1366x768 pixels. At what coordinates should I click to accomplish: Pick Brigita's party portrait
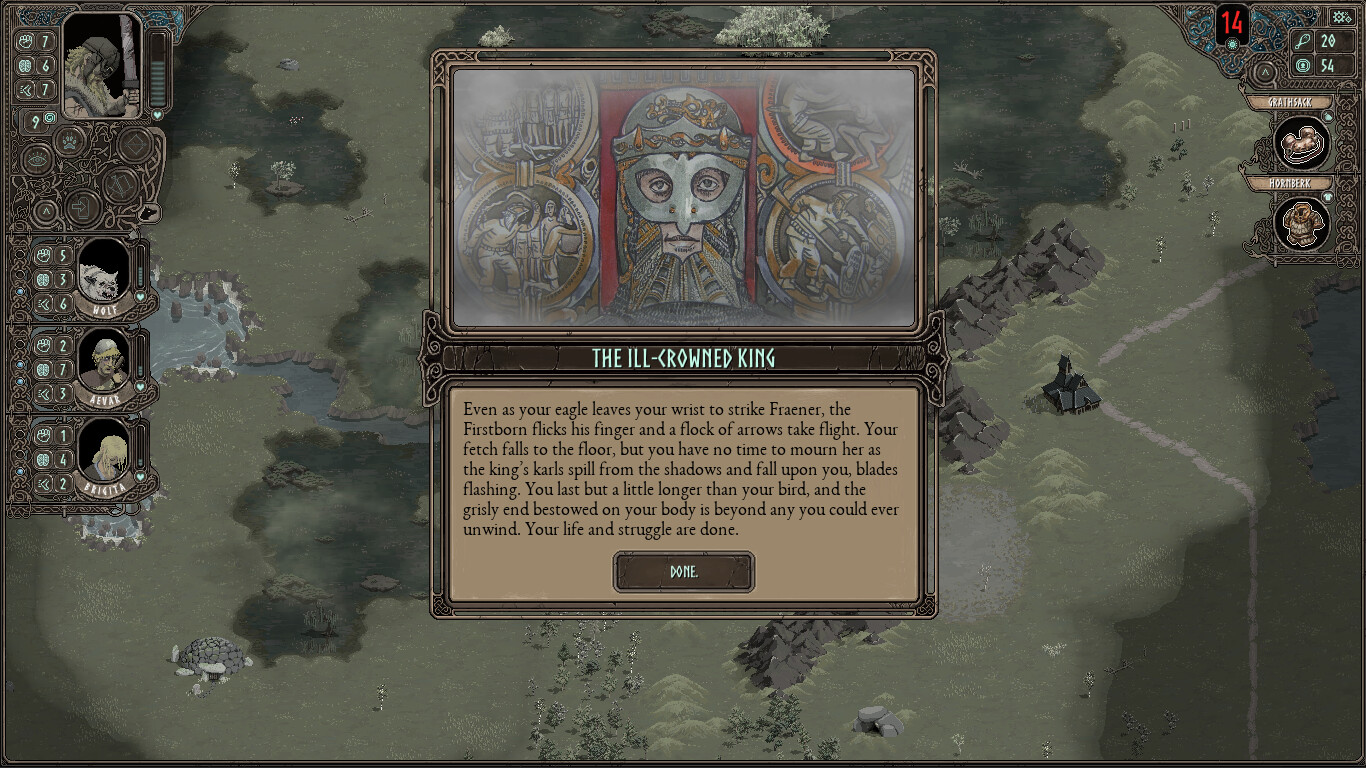tap(103, 449)
